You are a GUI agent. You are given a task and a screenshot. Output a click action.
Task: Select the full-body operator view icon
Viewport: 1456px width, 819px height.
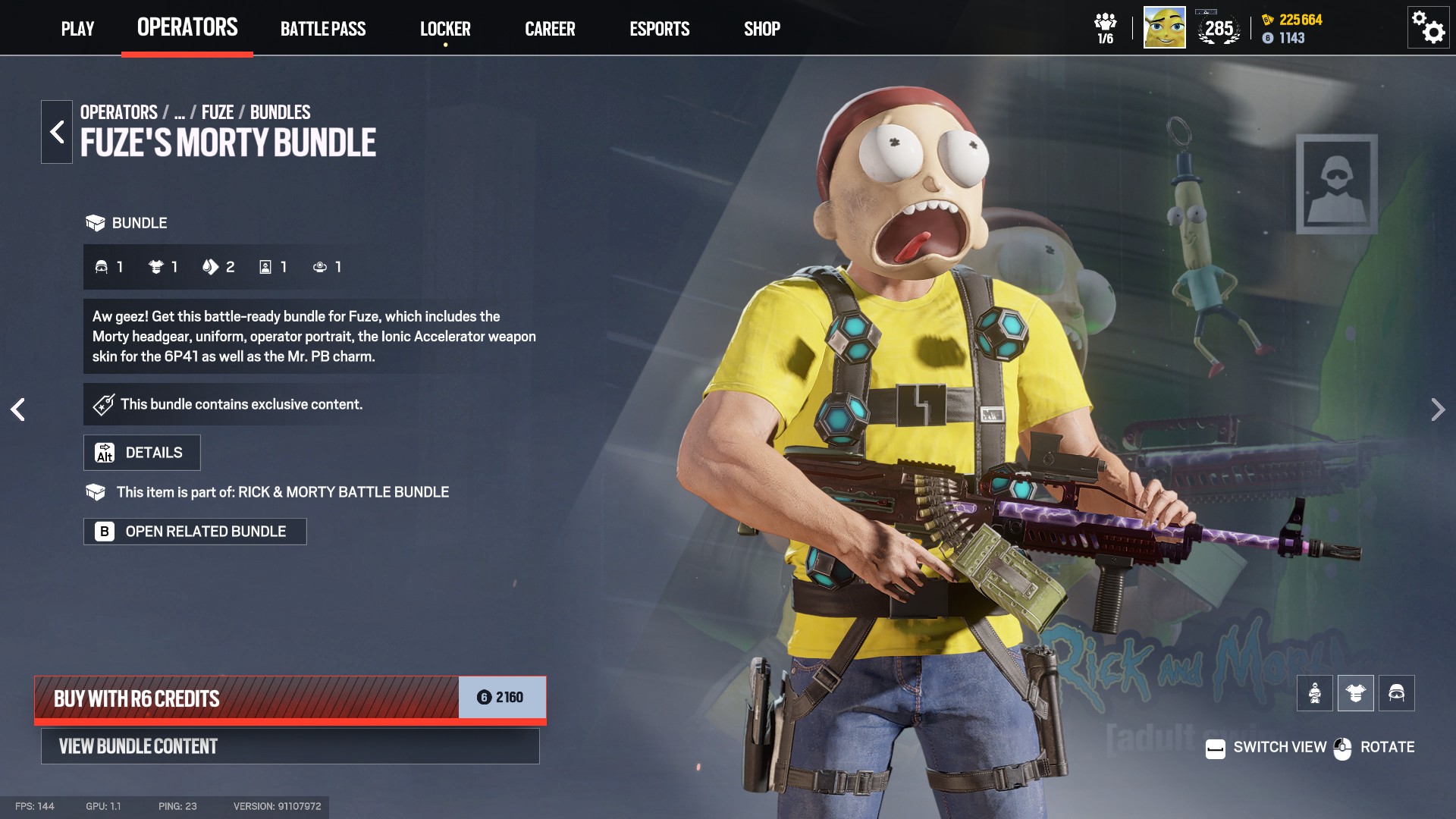tap(1315, 692)
